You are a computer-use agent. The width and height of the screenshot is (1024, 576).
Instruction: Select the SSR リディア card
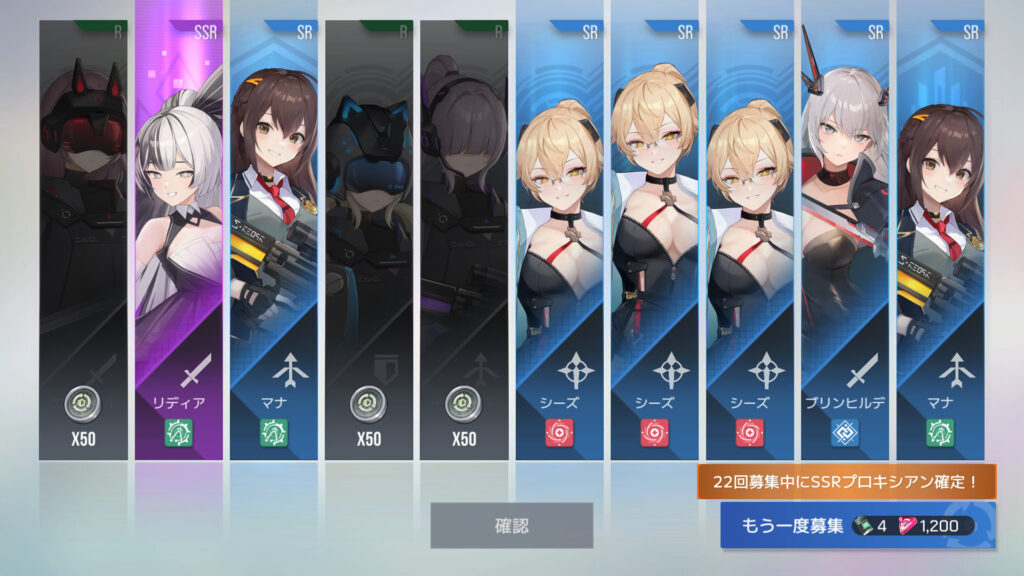point(179,240)
